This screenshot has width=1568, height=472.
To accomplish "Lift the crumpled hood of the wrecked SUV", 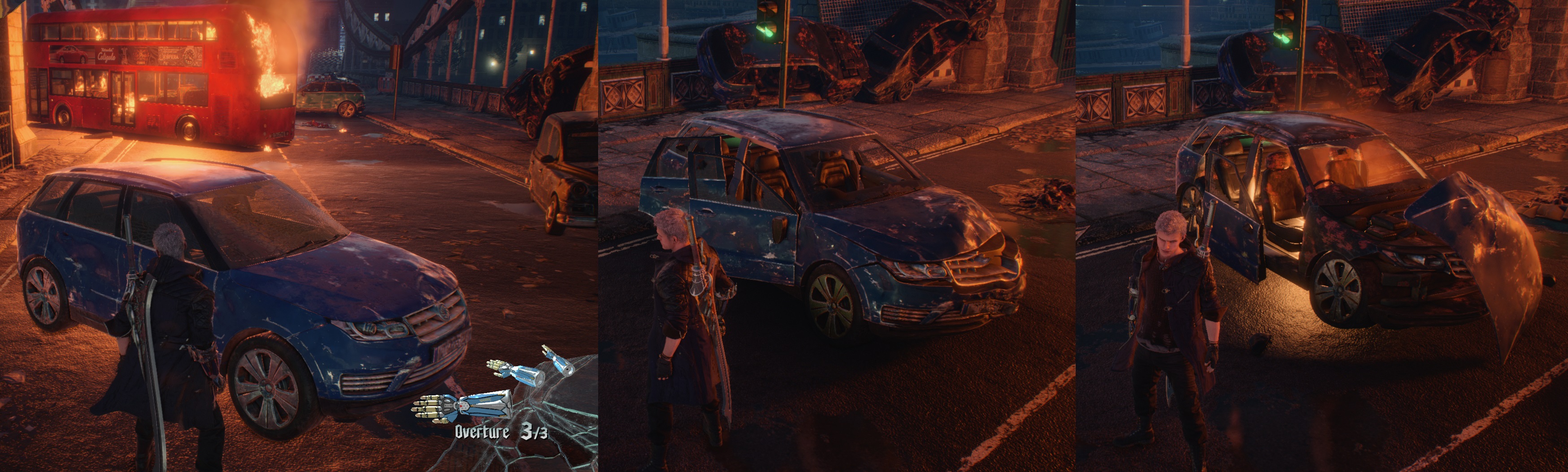I will pyautogui.click(x=1479, y=255).
